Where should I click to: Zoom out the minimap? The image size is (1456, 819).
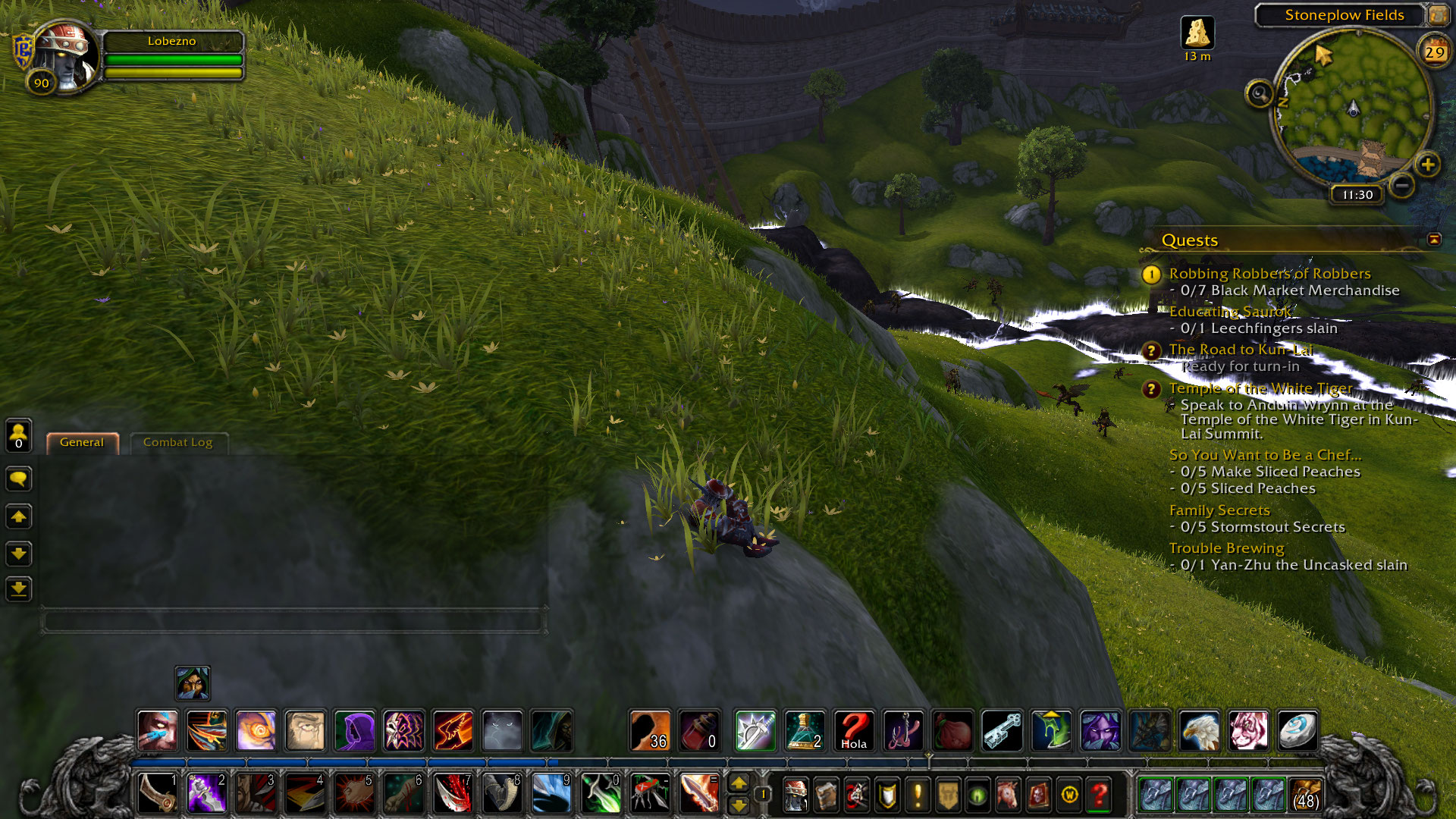[1402, 184]
